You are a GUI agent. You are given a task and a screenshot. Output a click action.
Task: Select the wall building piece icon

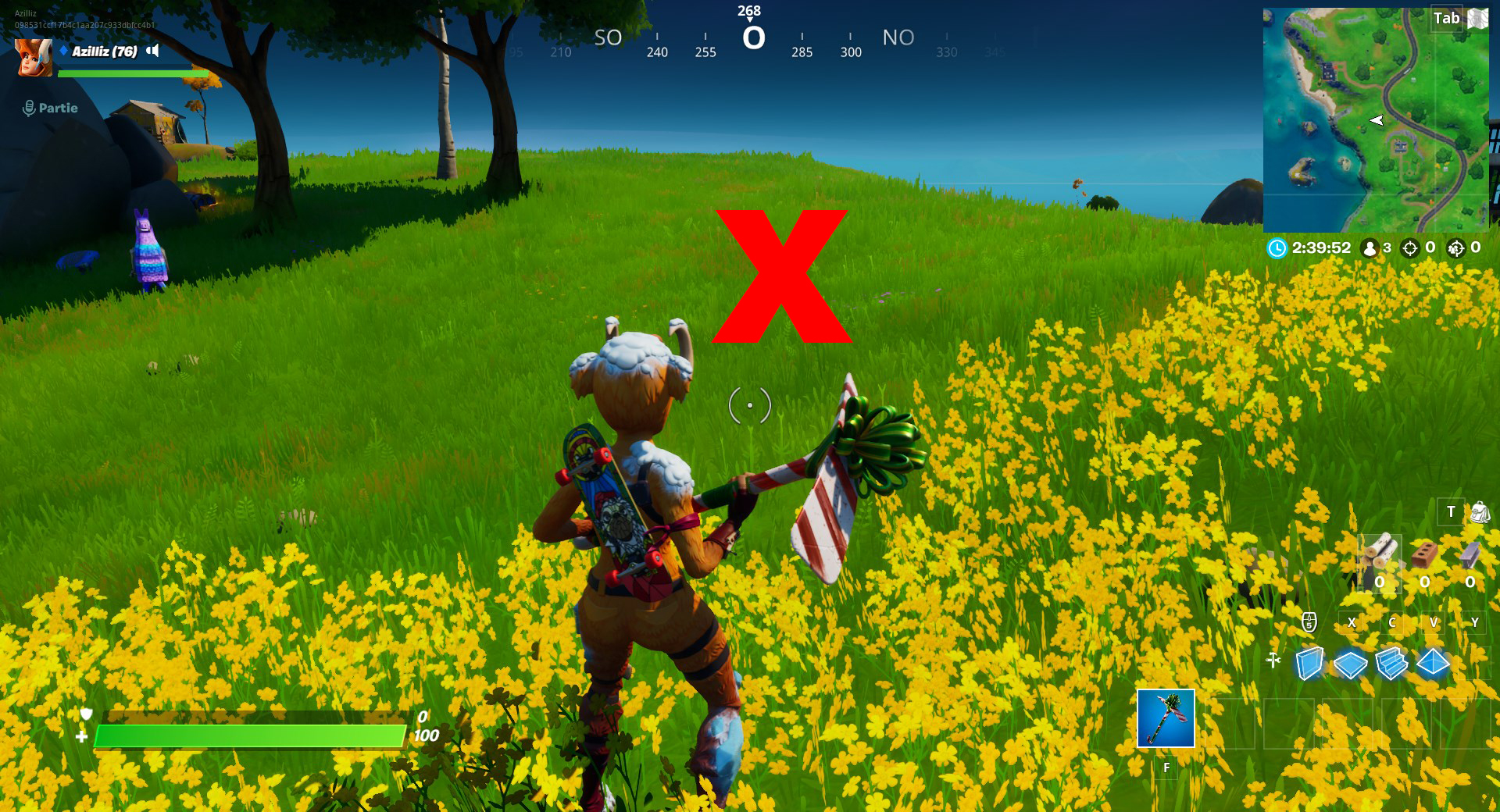[1309, 664]
